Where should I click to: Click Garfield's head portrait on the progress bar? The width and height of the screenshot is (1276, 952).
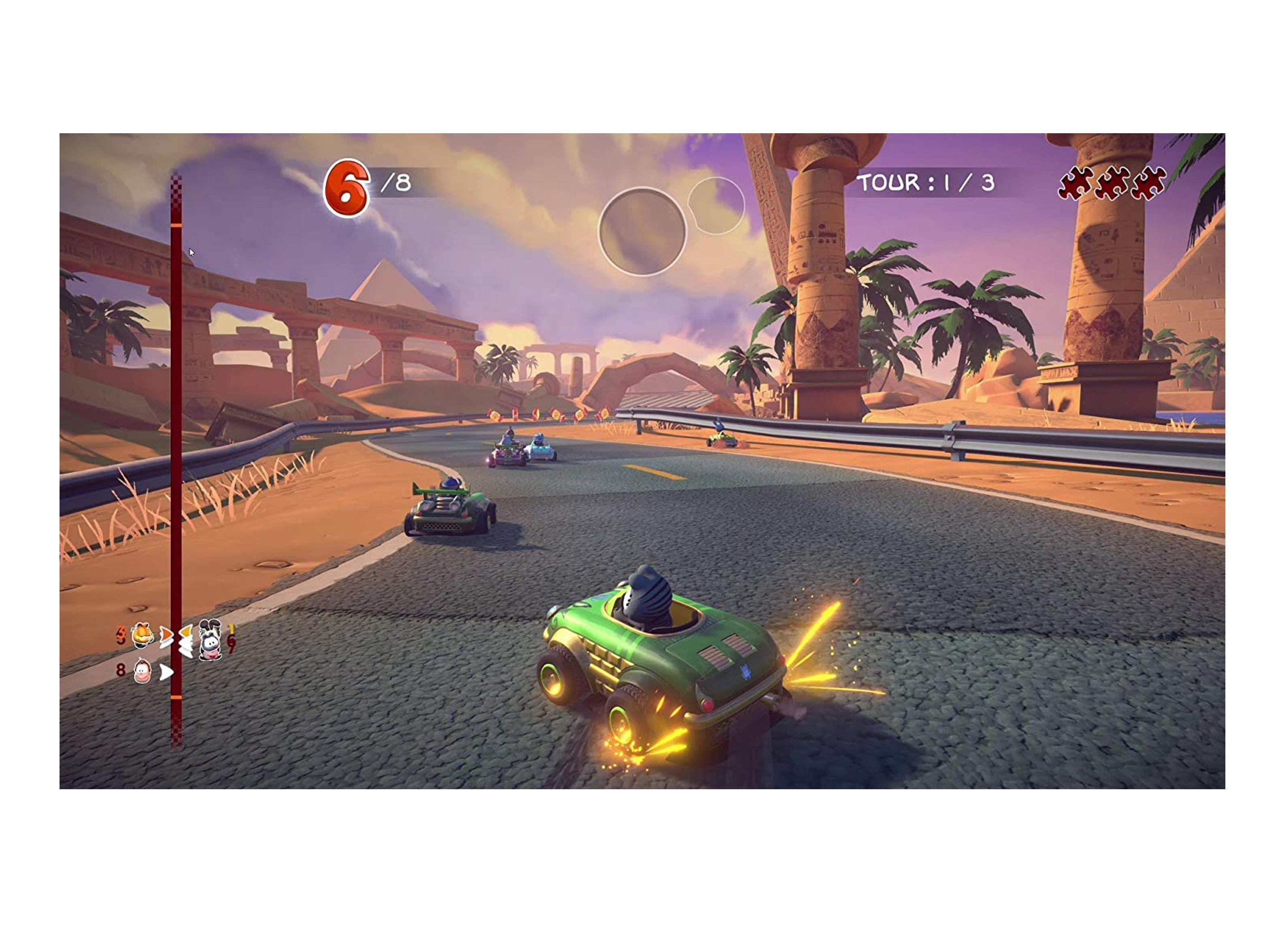142,636
